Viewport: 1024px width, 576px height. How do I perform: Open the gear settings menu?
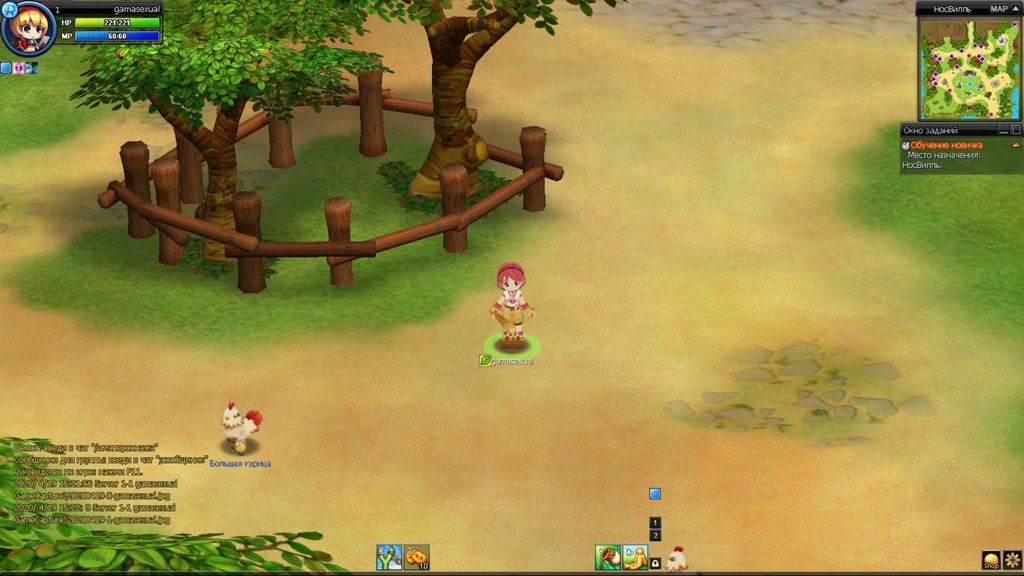tap(1012, 559)
